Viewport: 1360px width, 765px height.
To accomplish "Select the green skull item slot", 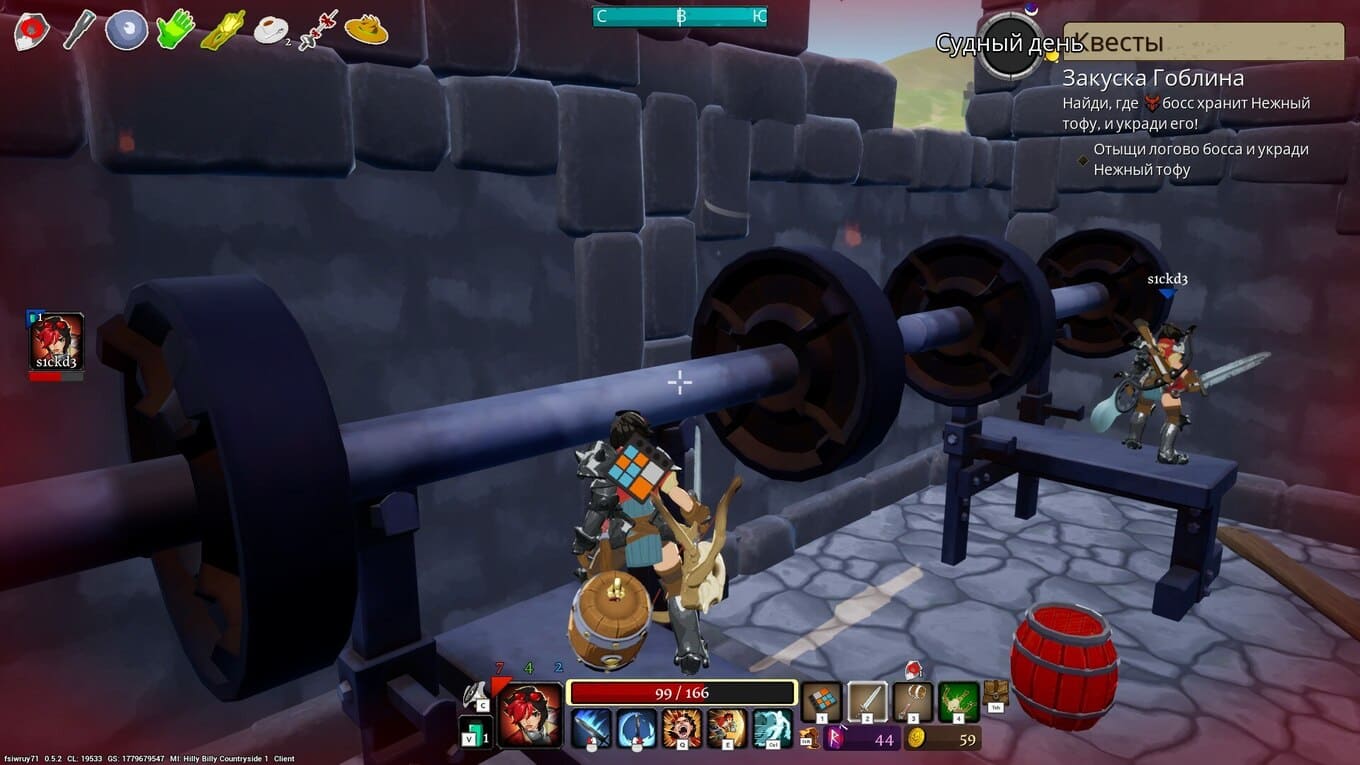I will click(x=958, y=701).
